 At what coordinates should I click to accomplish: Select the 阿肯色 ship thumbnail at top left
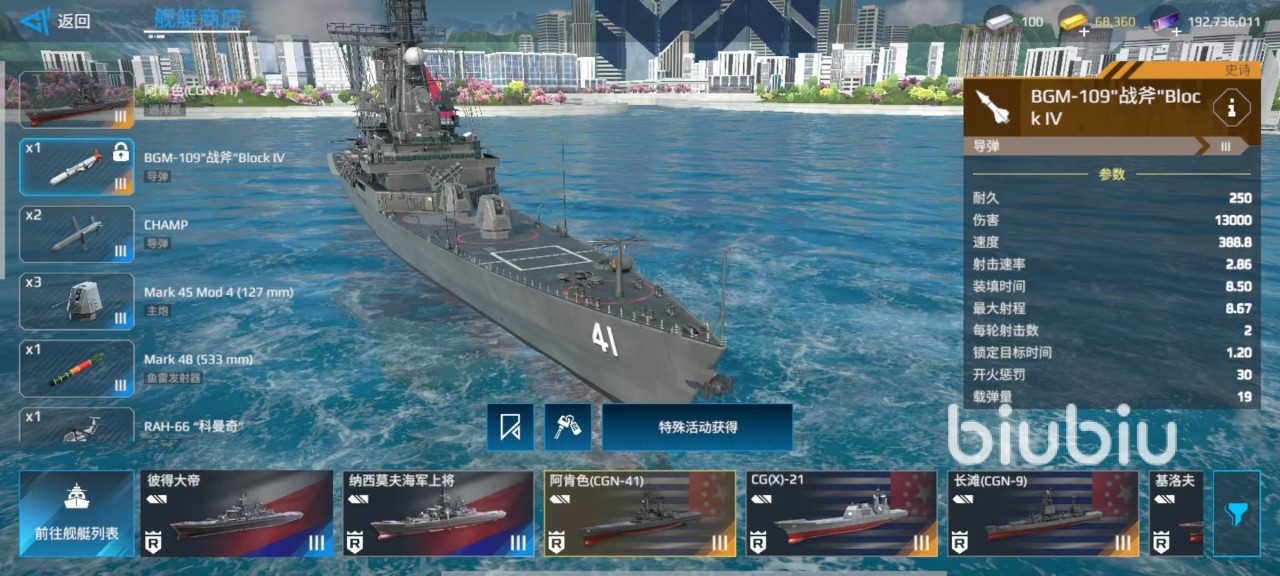click(77, 99)
